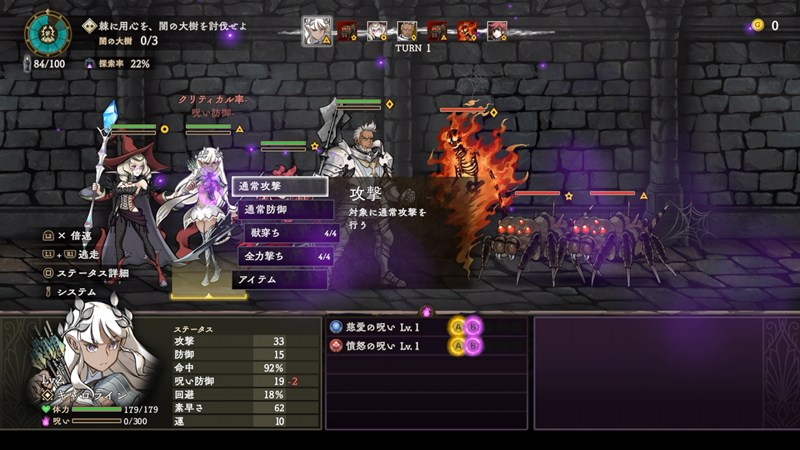
Task: Click the blonde witch turn-order portrait
Action: pyautogui.click(x=377, y=31)
